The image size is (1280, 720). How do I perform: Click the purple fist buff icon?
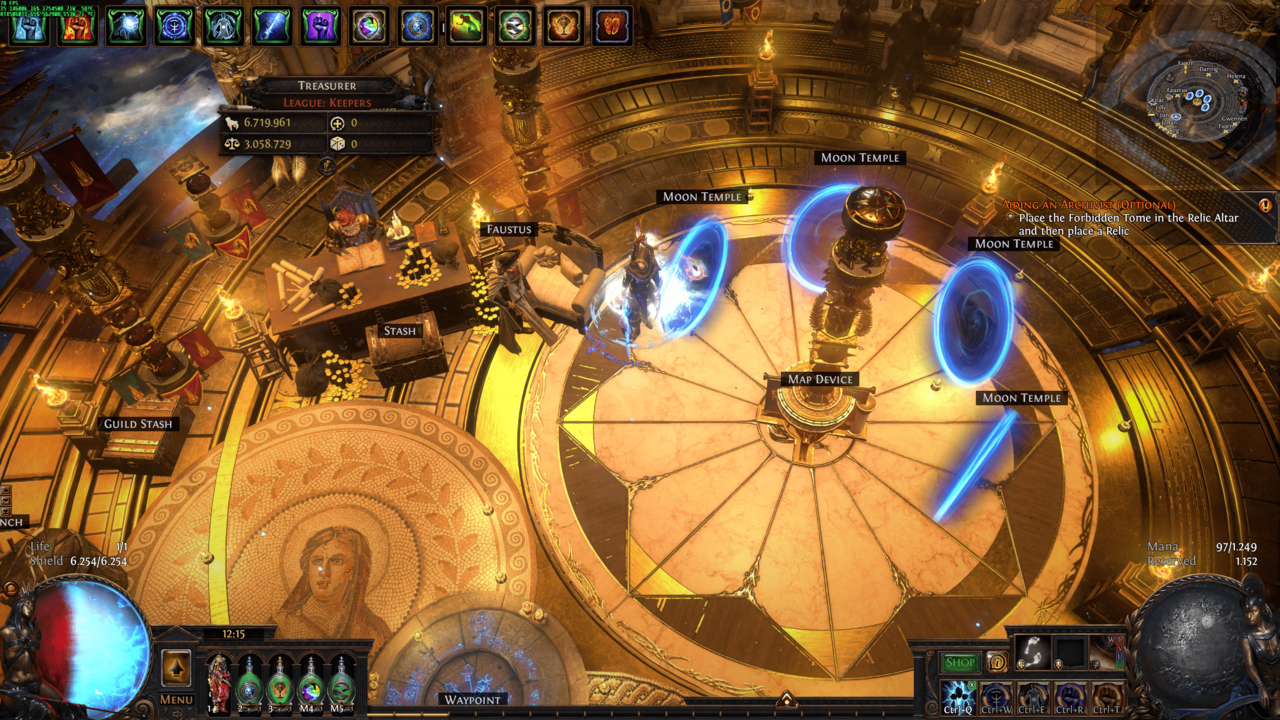(321, 26)
